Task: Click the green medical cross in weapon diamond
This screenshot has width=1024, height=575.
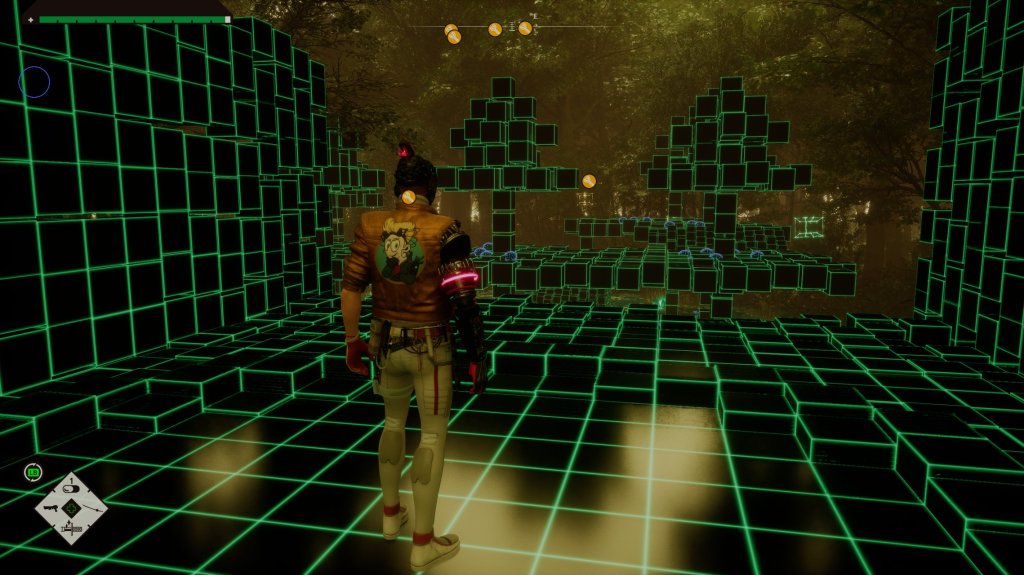Action: (72, 509)
